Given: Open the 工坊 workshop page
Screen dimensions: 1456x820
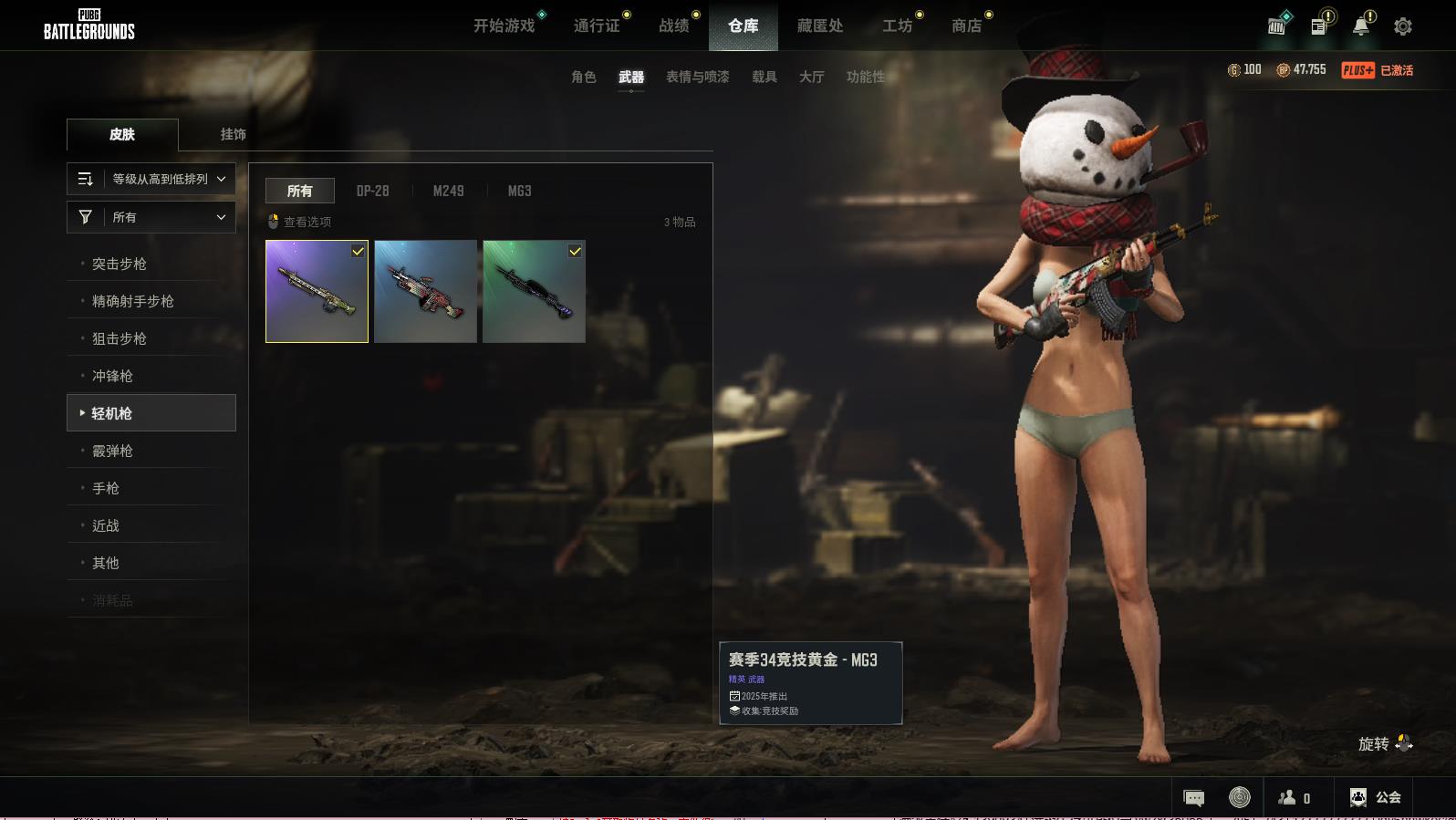Looking at the screenshot, I should click(897, 26).
